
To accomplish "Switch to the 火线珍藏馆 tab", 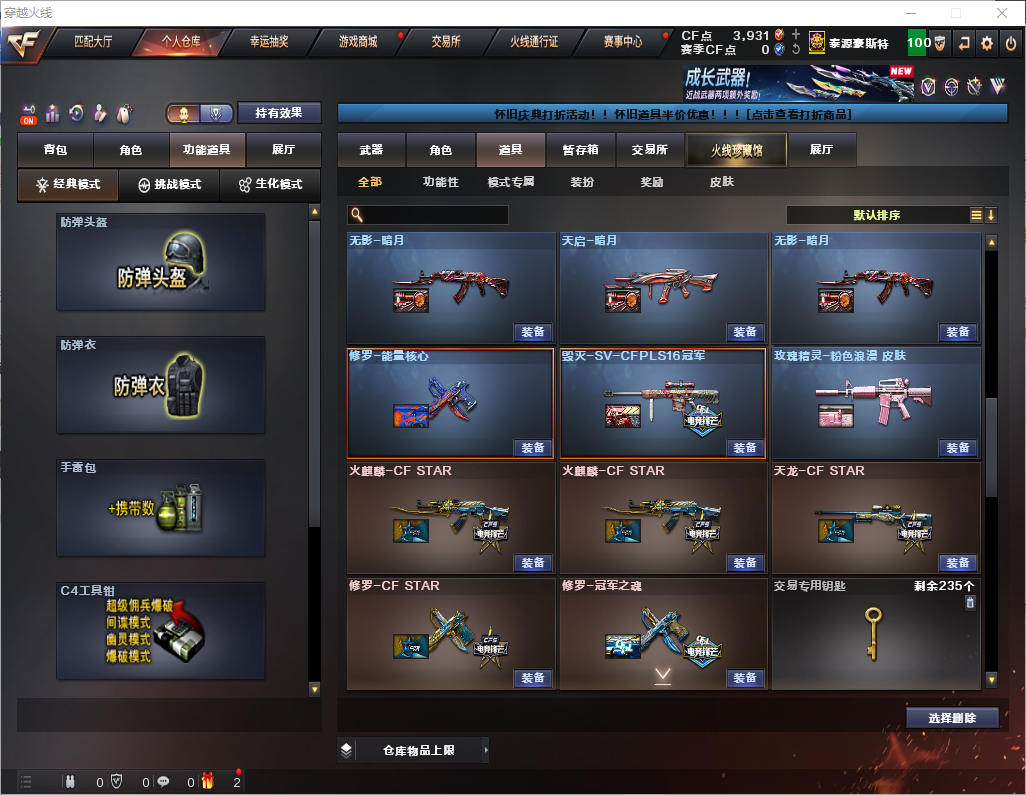I will (x=736, y=150).
